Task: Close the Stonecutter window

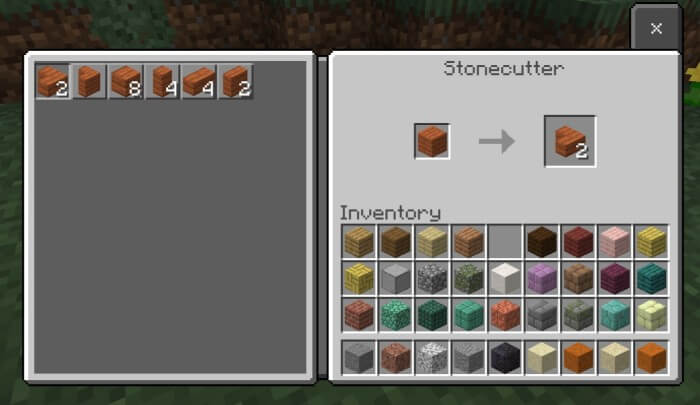Action: pos(656,28)
